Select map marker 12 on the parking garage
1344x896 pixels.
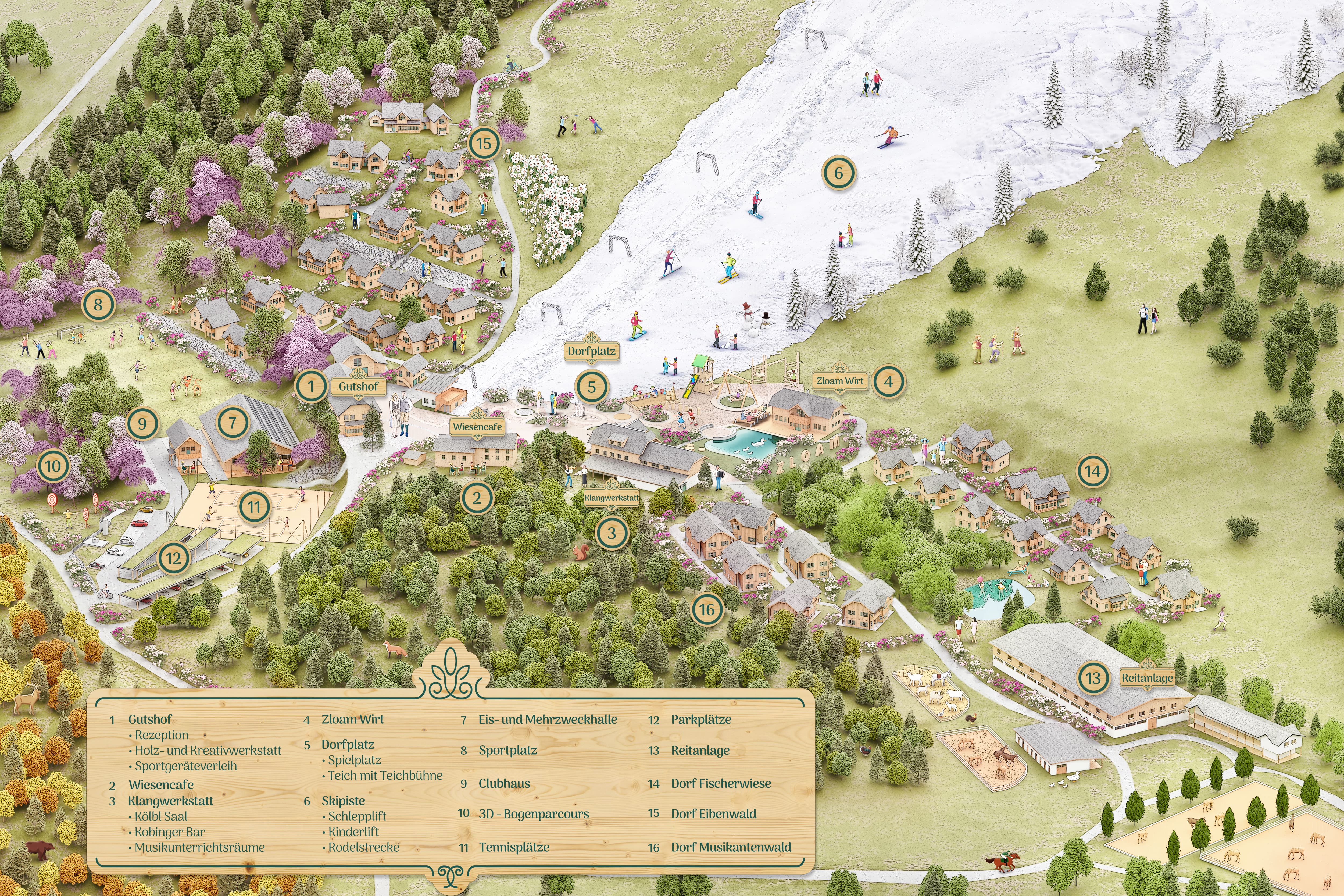pyautogui.click(x=174, y=558)
